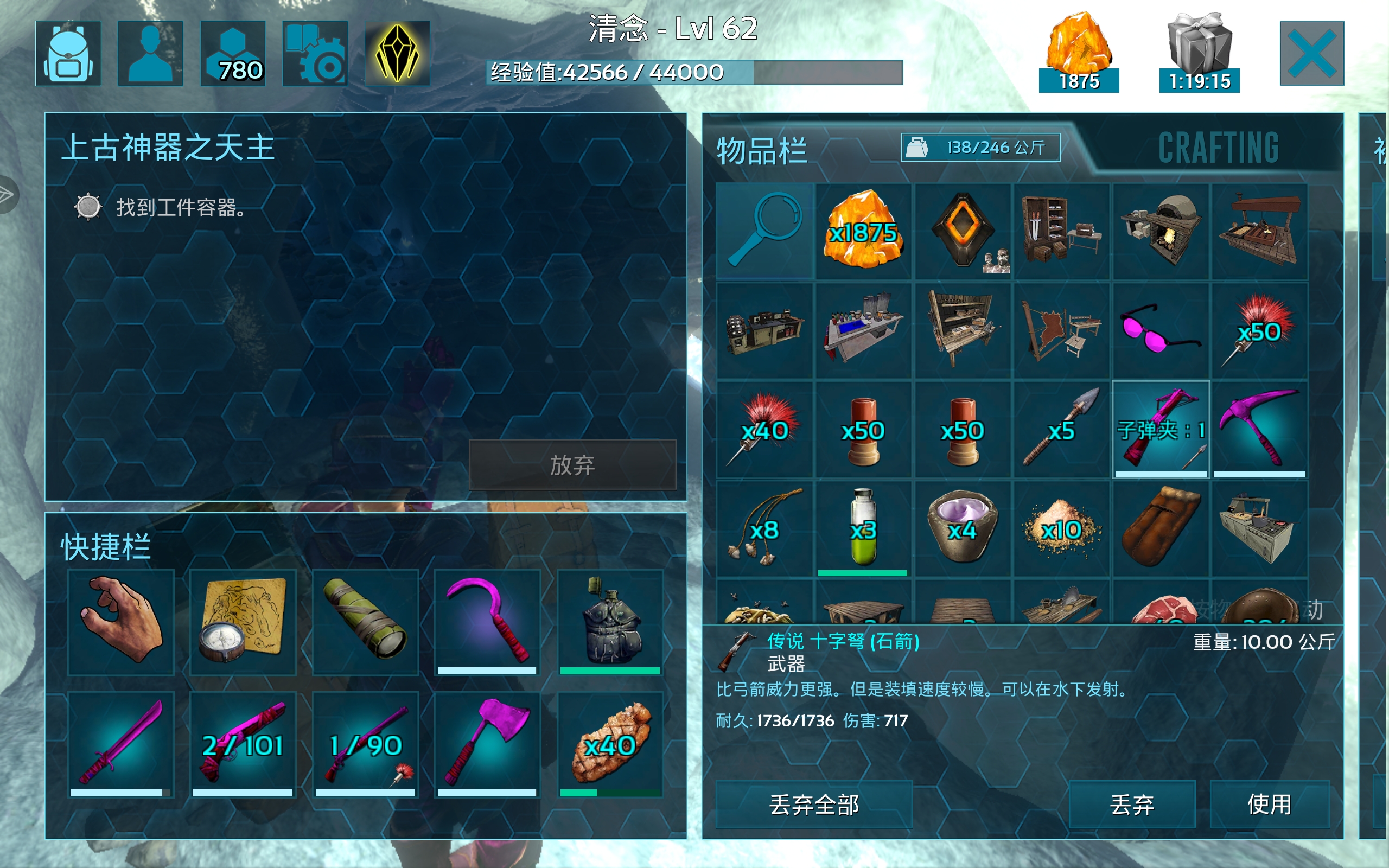Open the character profile icon
This screenshot has height=868, width=1389.
pyautogui.click(x=150, y=55)
